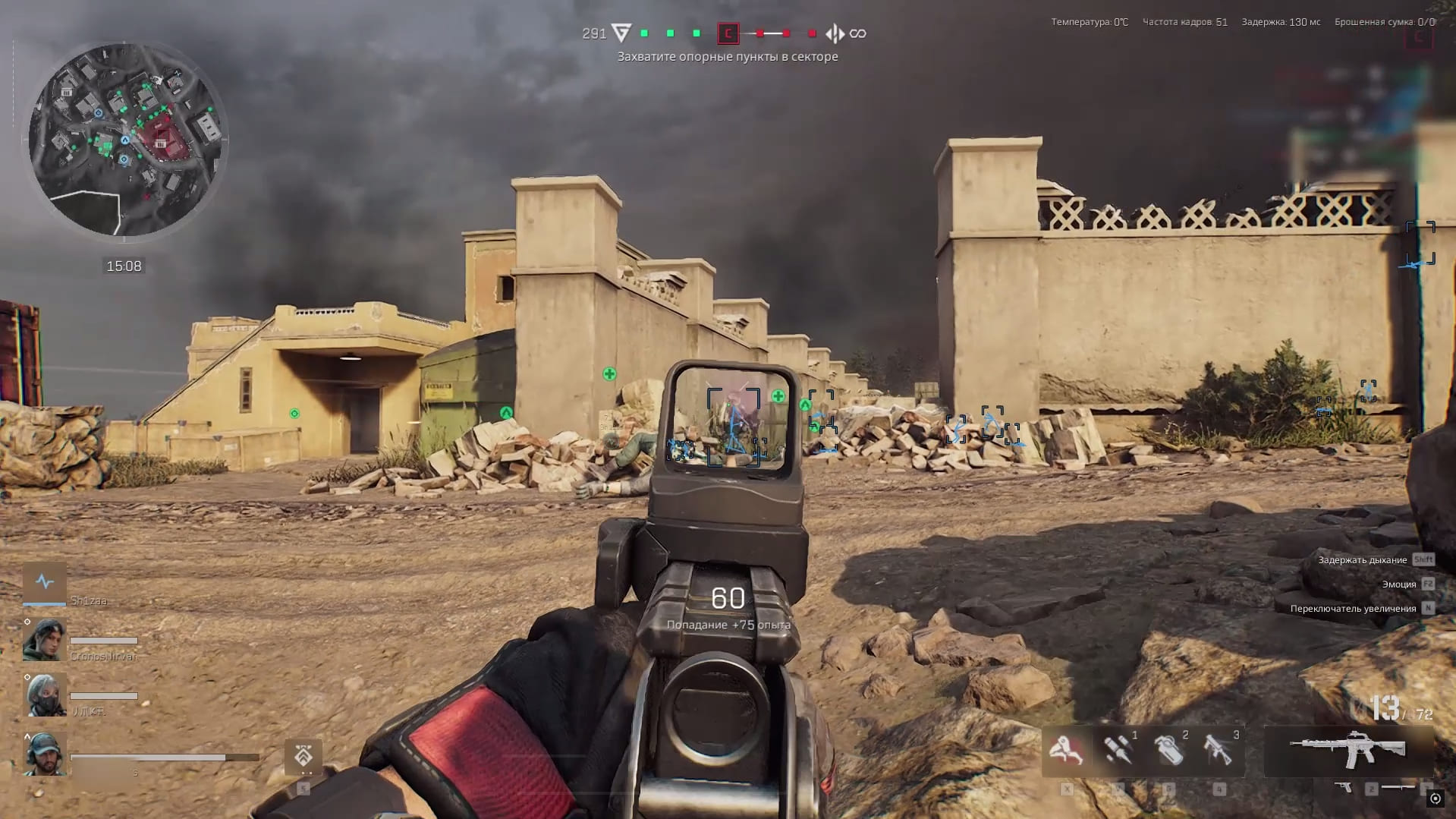Click the attacker team triangle emblem
The image size is (1456, 819).
(x=621, y=33)
